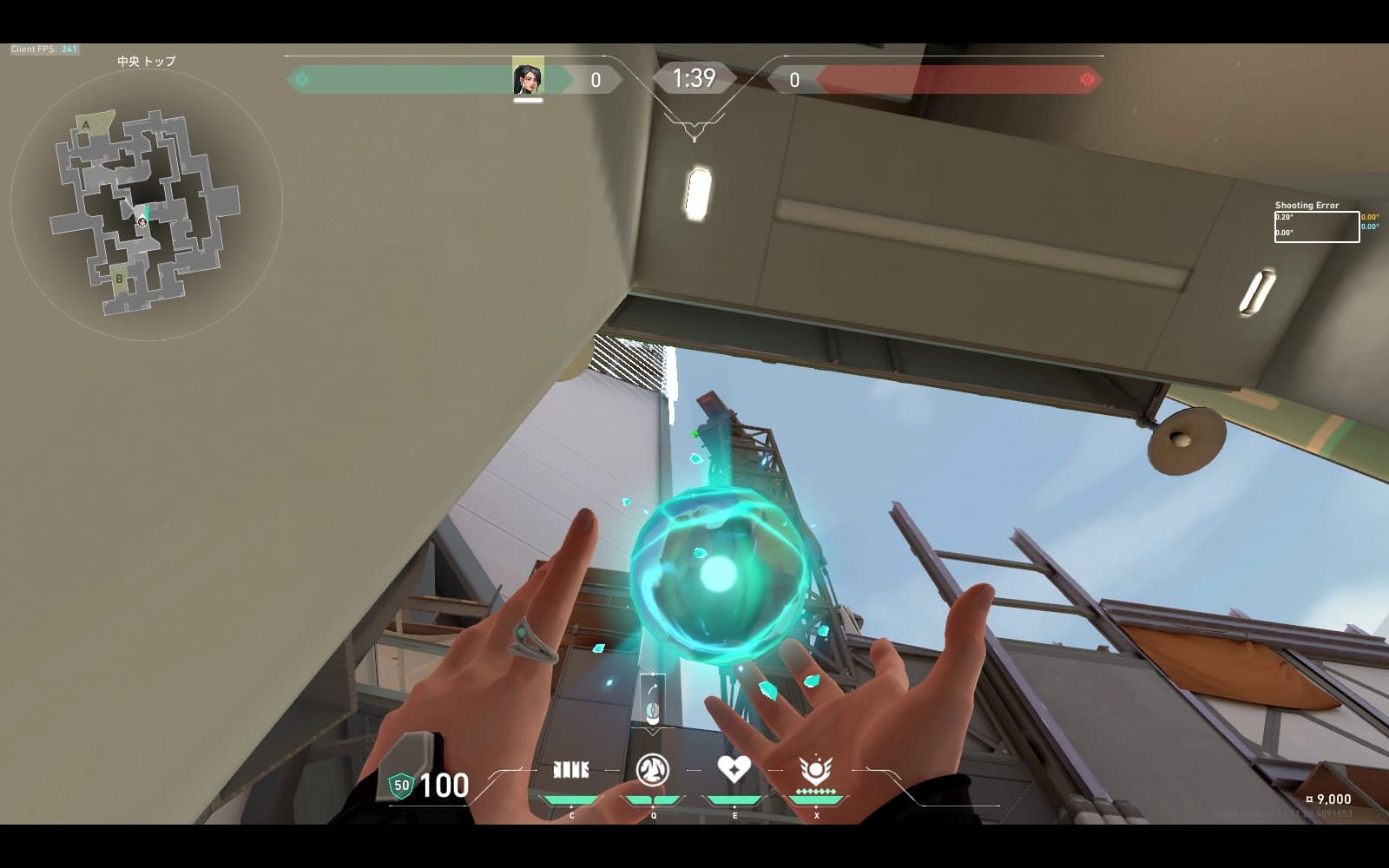Click the Shooting Error graph box
The width and height of the screenshot is (1389, 868).
(x=1316, y=227)
